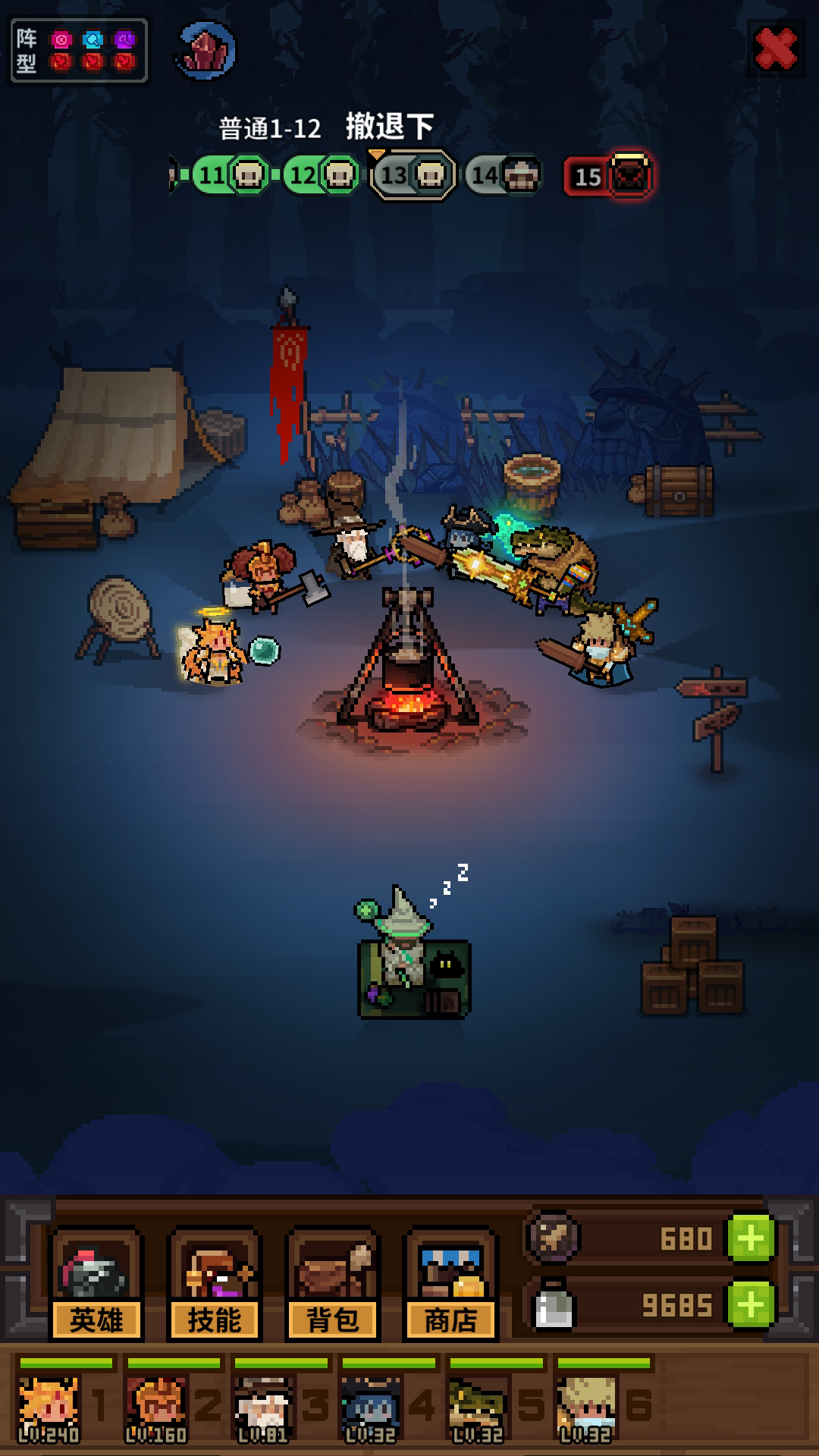Select boss stage 15 node

tap(608, 176)
